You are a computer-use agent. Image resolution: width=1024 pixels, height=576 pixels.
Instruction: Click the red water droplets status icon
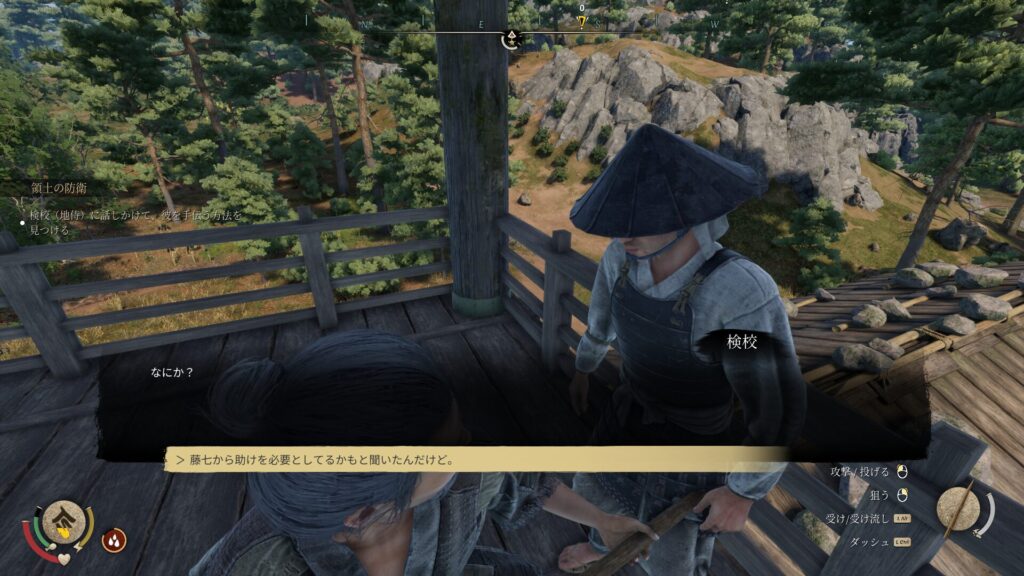[x=114, y=540]
